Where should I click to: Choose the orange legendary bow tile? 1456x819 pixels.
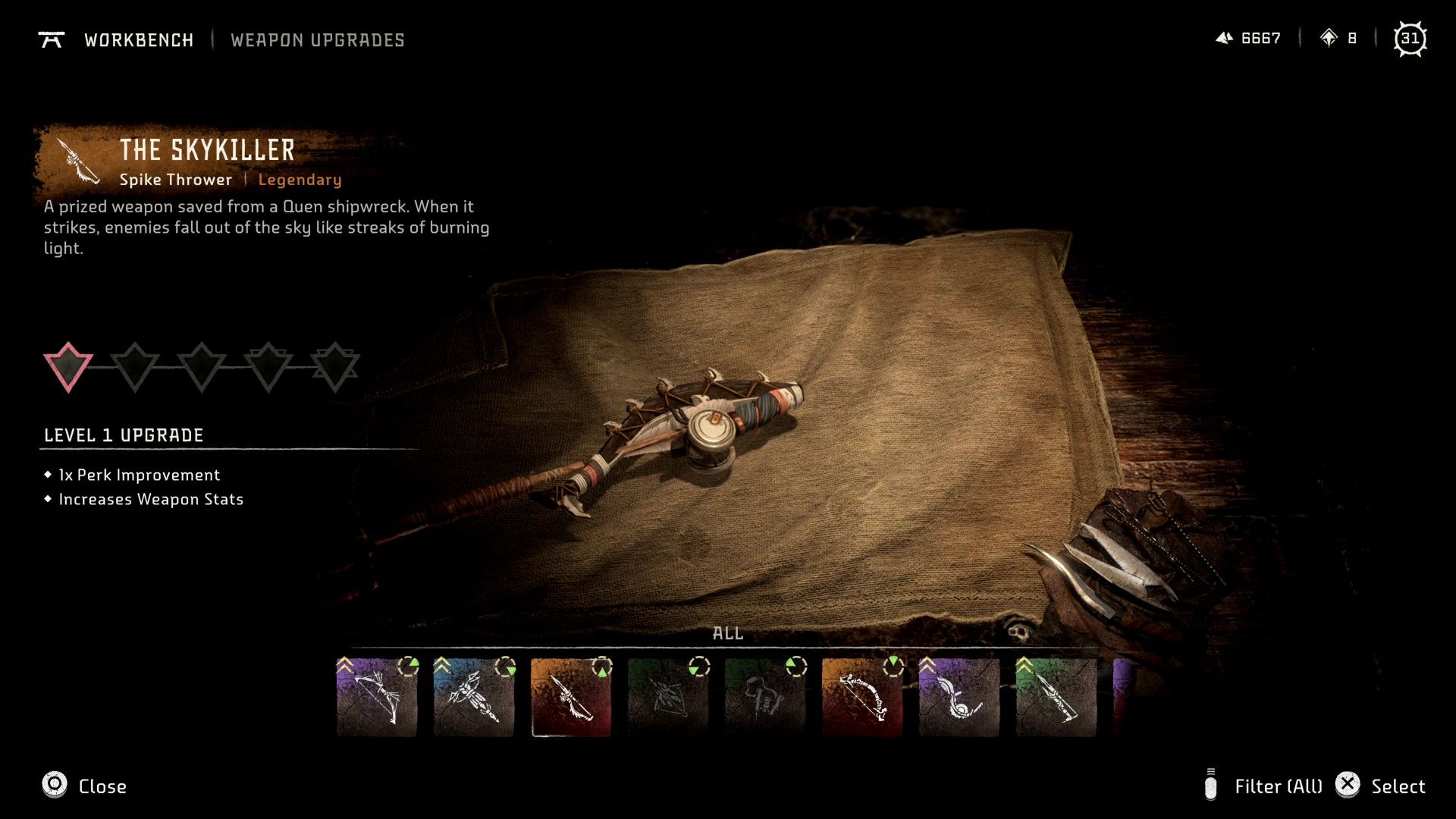click(x=862, y=698)
